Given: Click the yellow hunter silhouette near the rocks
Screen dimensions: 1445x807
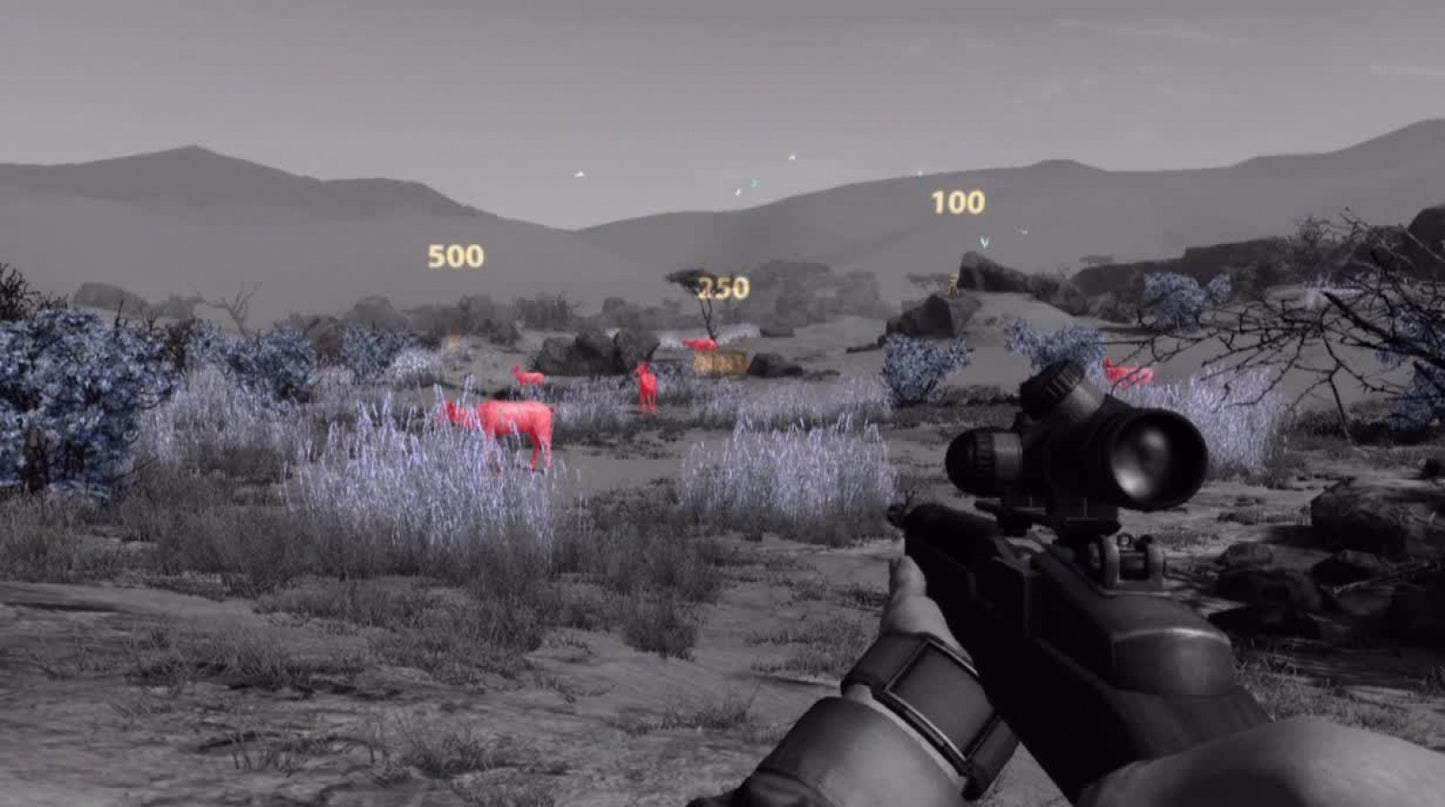Looking at the screenshot, I should [954, 288].
